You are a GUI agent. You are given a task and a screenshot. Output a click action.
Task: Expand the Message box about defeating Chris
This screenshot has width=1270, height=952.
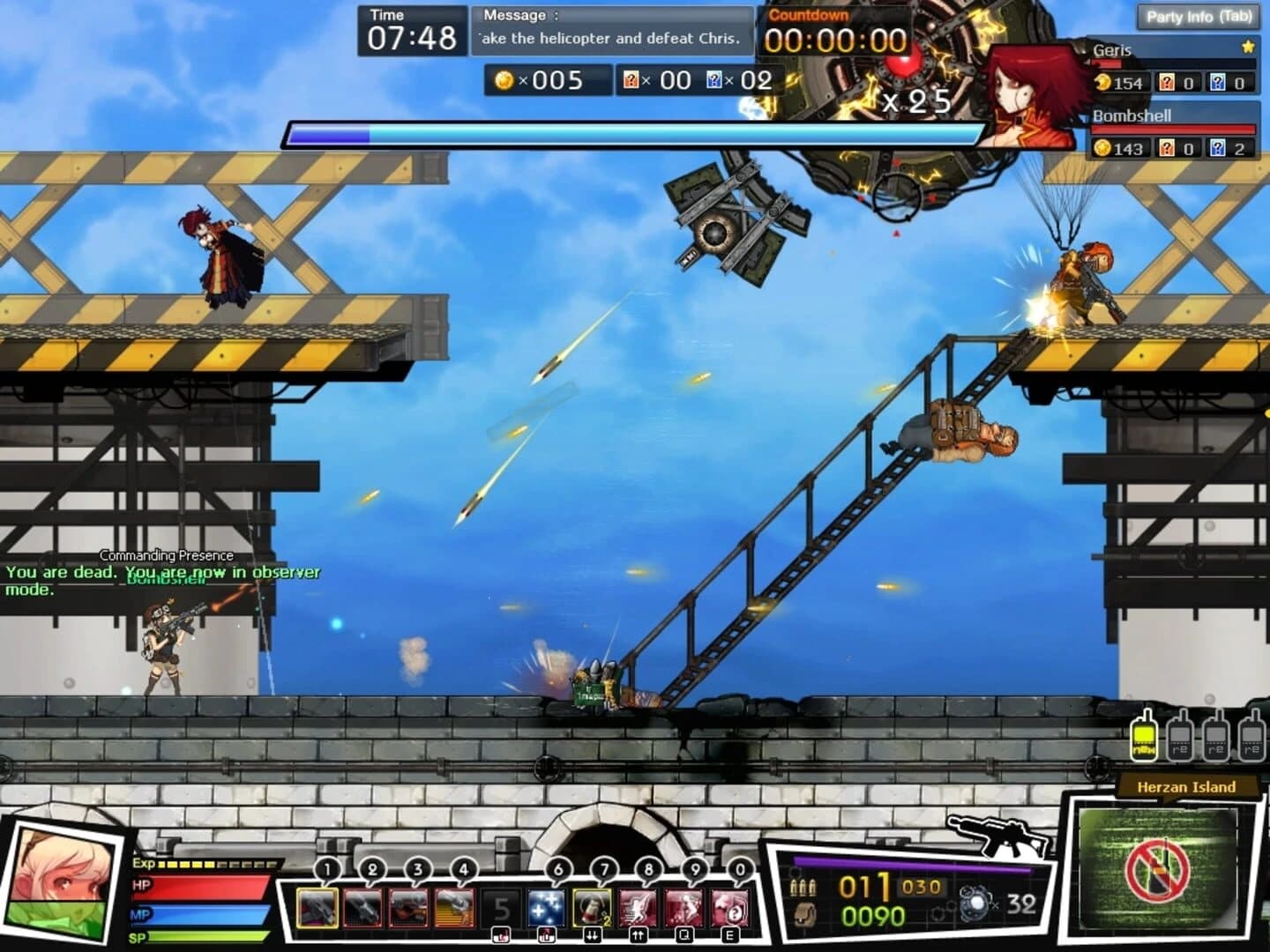pyautogui.click(x=614, y=27)
